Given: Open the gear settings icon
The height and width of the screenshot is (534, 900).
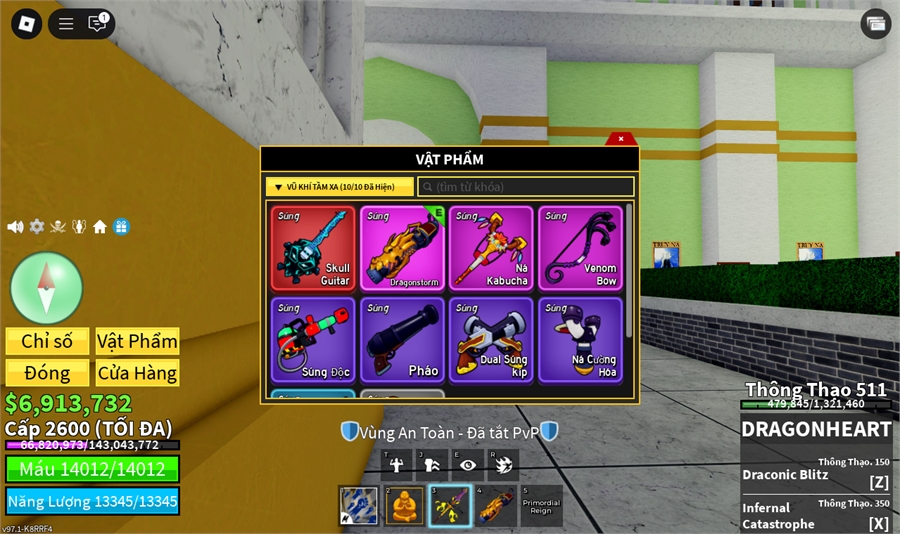Looking at the screenshot, I should [x=37, y=227].
